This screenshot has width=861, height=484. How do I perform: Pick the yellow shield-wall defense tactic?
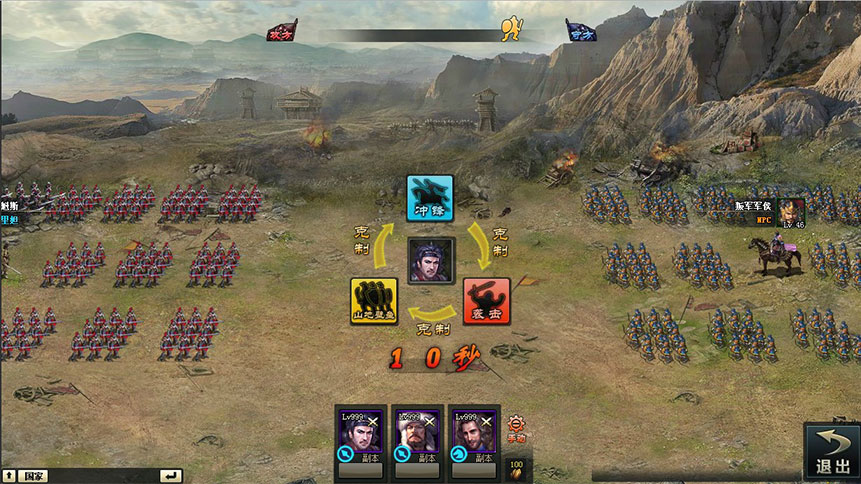pyautogui.click(x=374, y=300)
